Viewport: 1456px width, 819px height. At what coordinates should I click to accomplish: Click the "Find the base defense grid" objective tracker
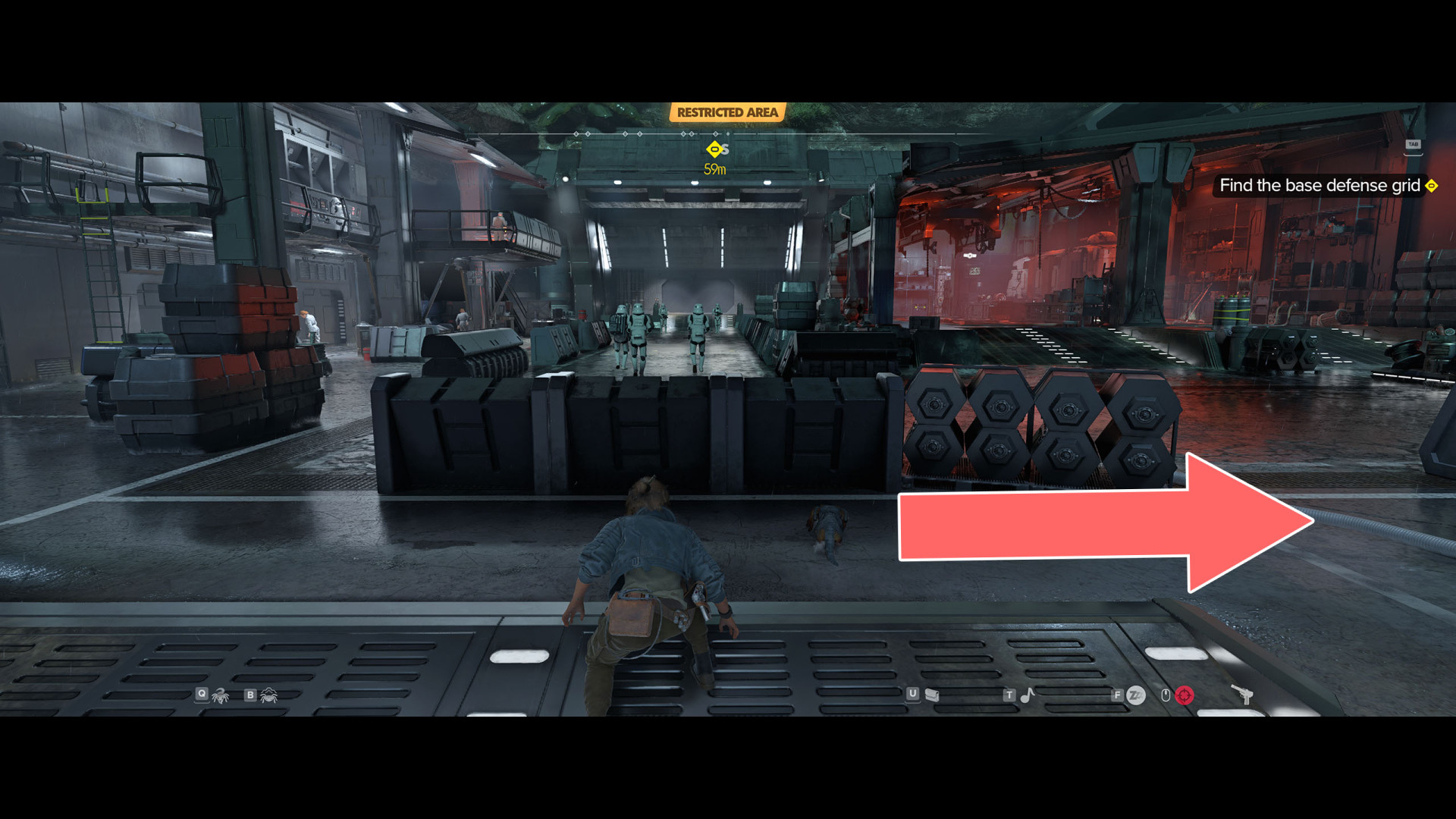coord(1319,186)
